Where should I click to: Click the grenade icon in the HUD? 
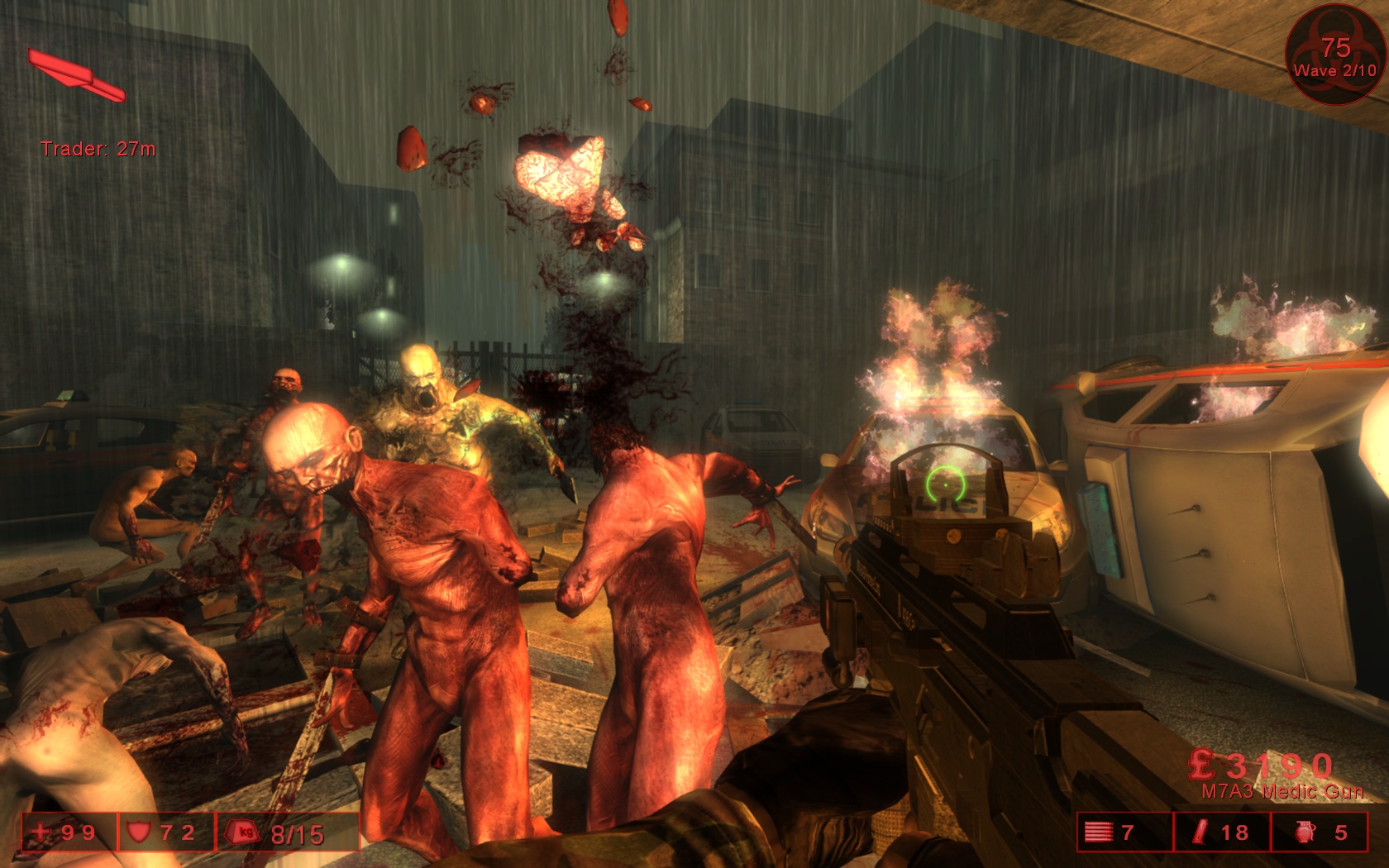click(x=1305, y=832)
